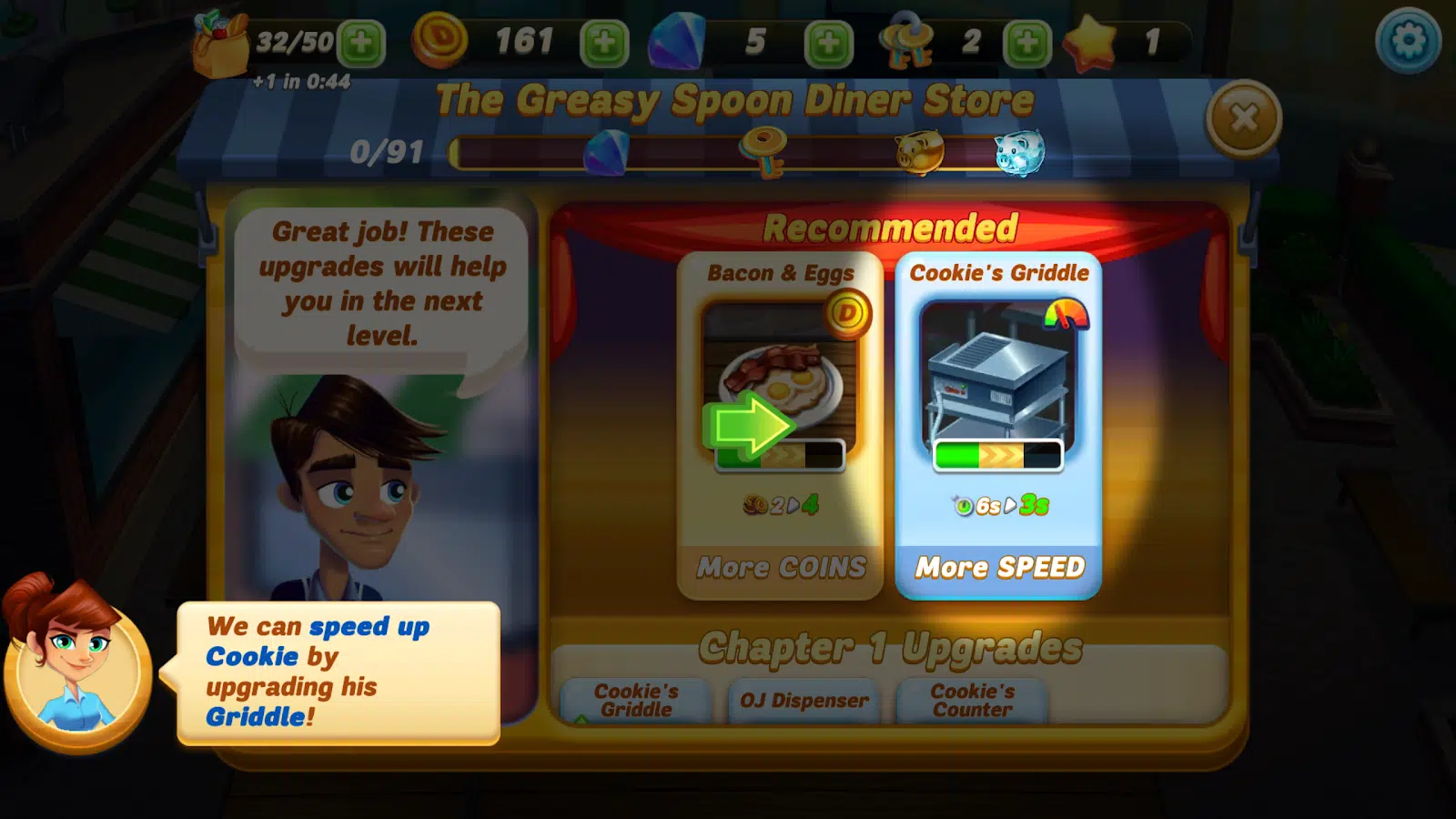The image size is (1456, 819).
Task: Open the Cookie's Counter upgrade
Action: point(972,701)
